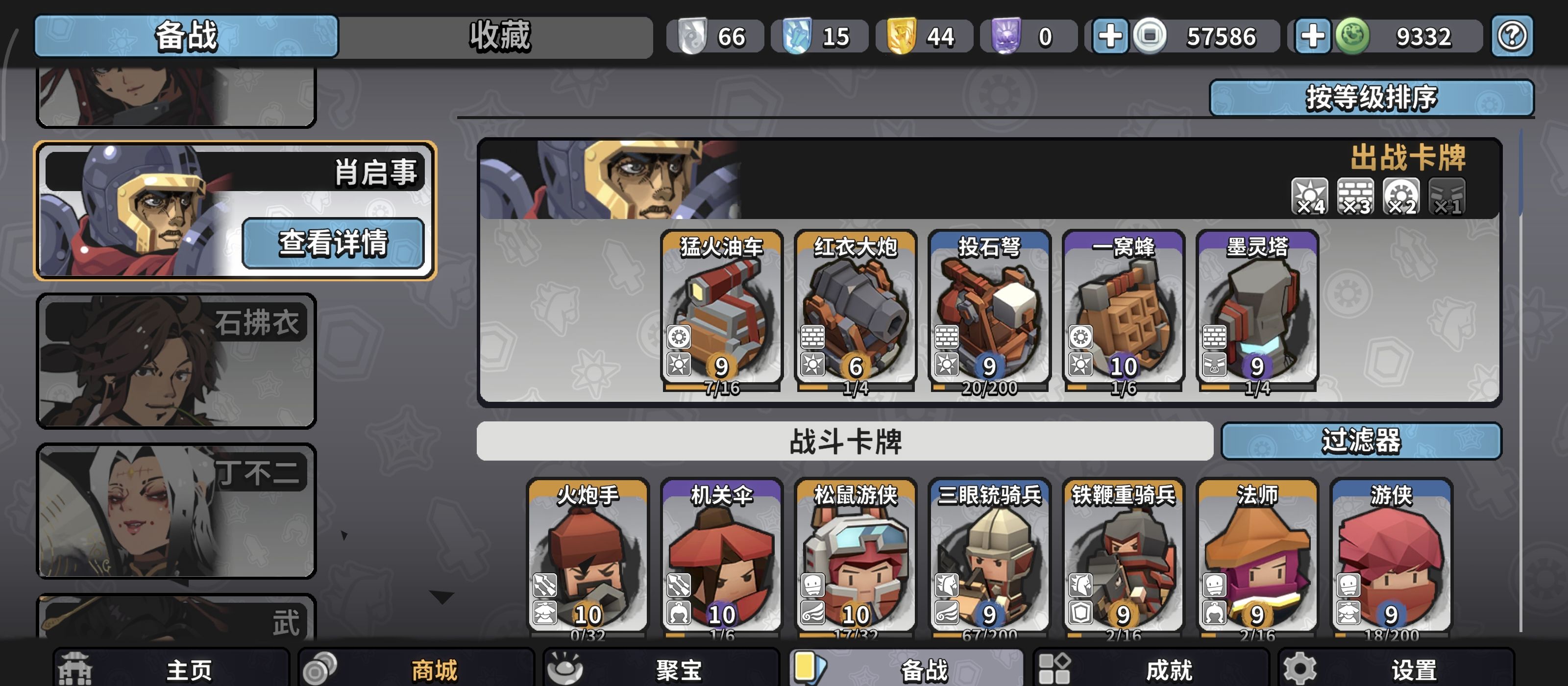Click the 7/16 progress bar under 猛火油车
1568x686 pixels.
click(721, 389)
